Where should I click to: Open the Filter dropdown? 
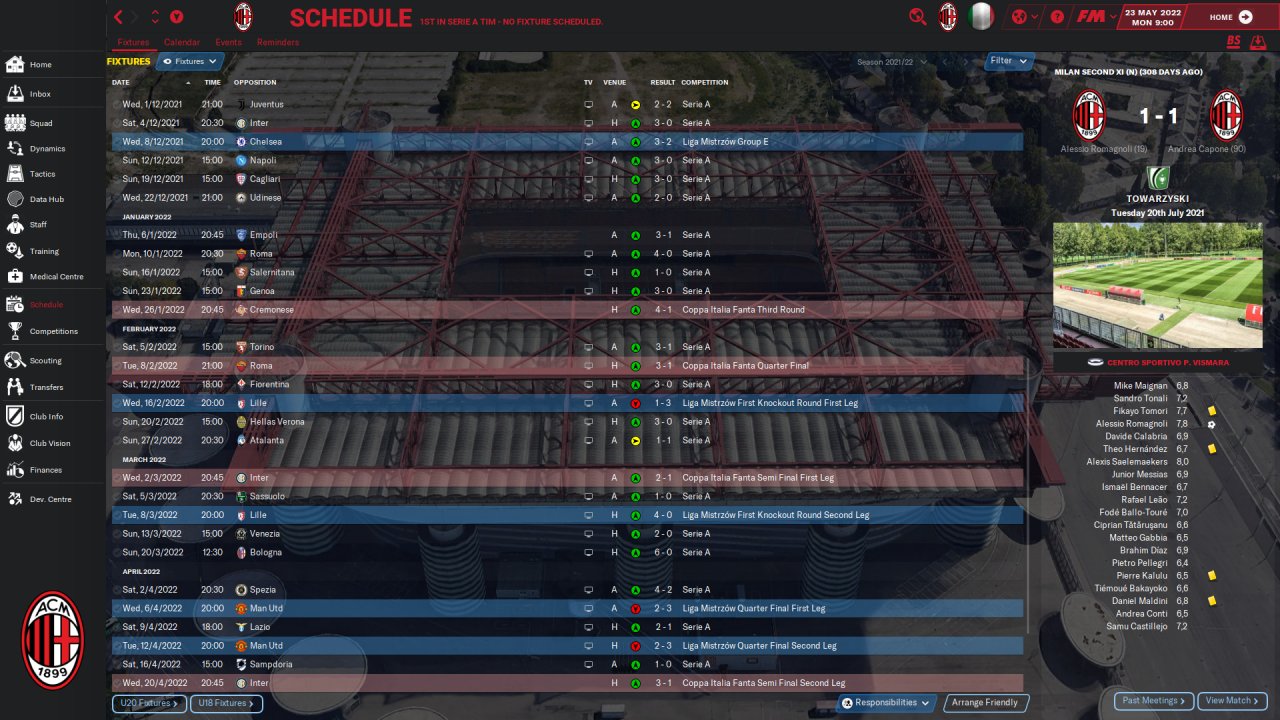tap(1008, 61)
